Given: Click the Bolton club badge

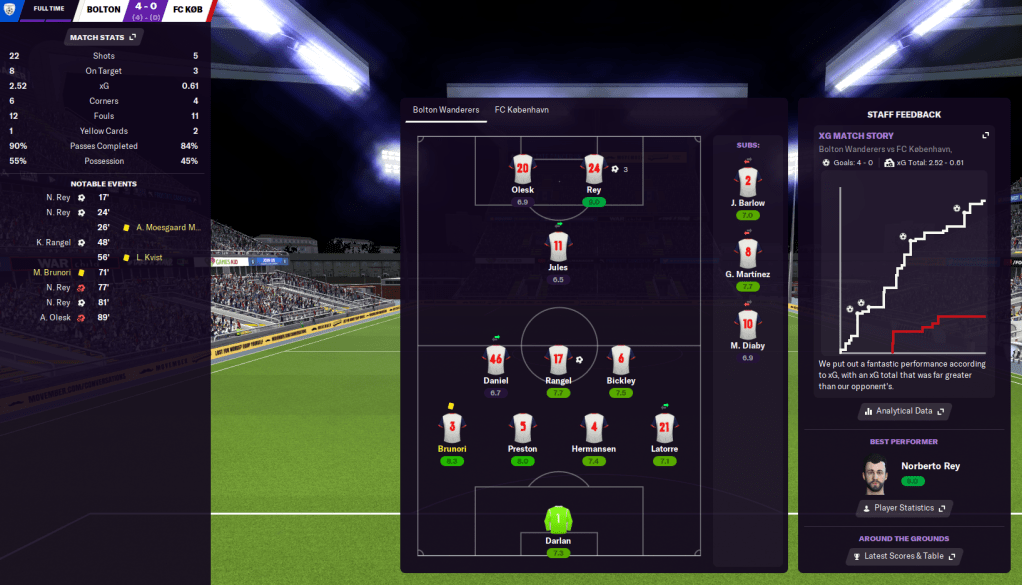Looking at the screenshot, I should coord(10,9).
